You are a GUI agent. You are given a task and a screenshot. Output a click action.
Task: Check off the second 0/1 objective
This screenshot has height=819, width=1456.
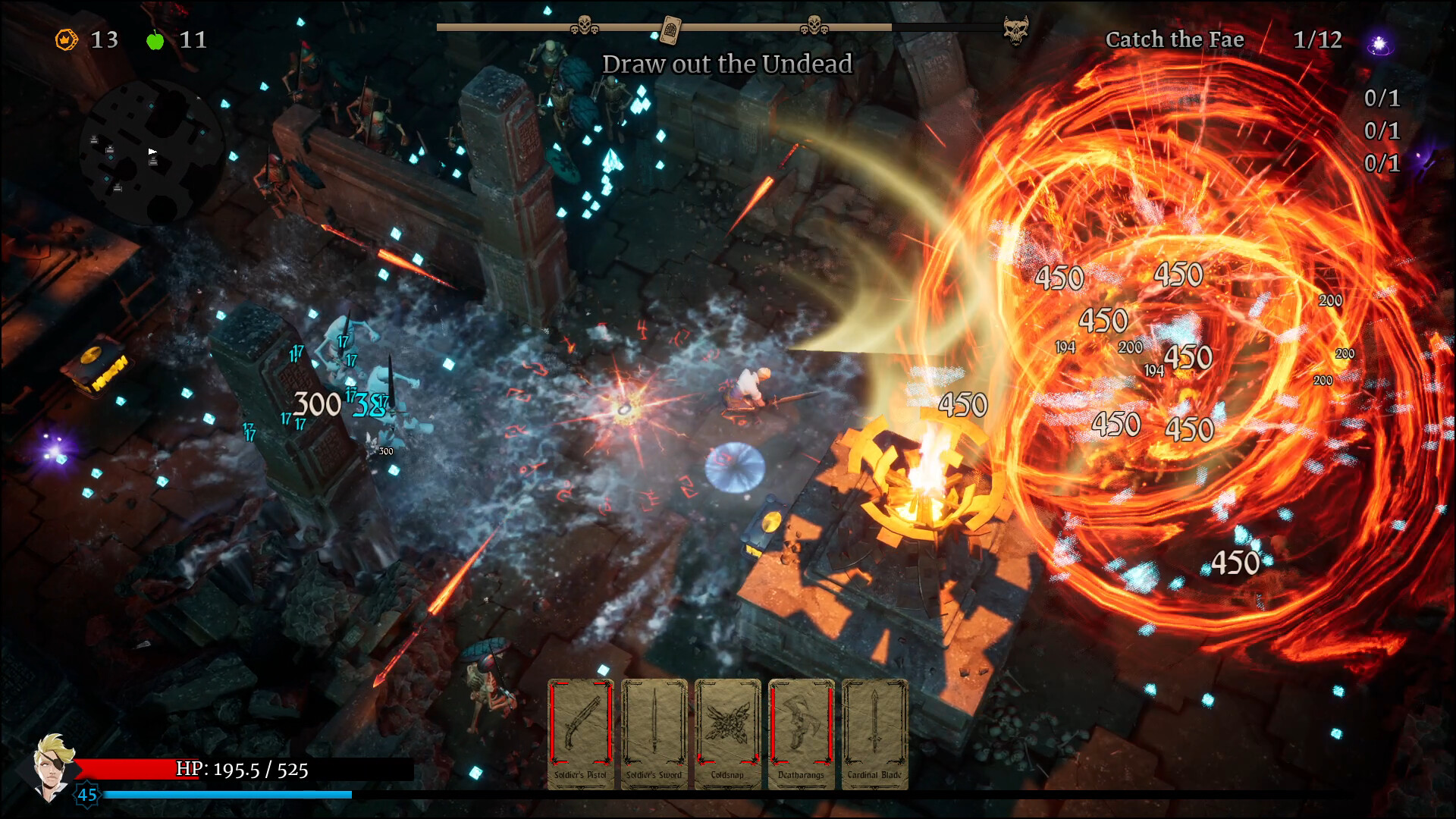[1381, 130]
